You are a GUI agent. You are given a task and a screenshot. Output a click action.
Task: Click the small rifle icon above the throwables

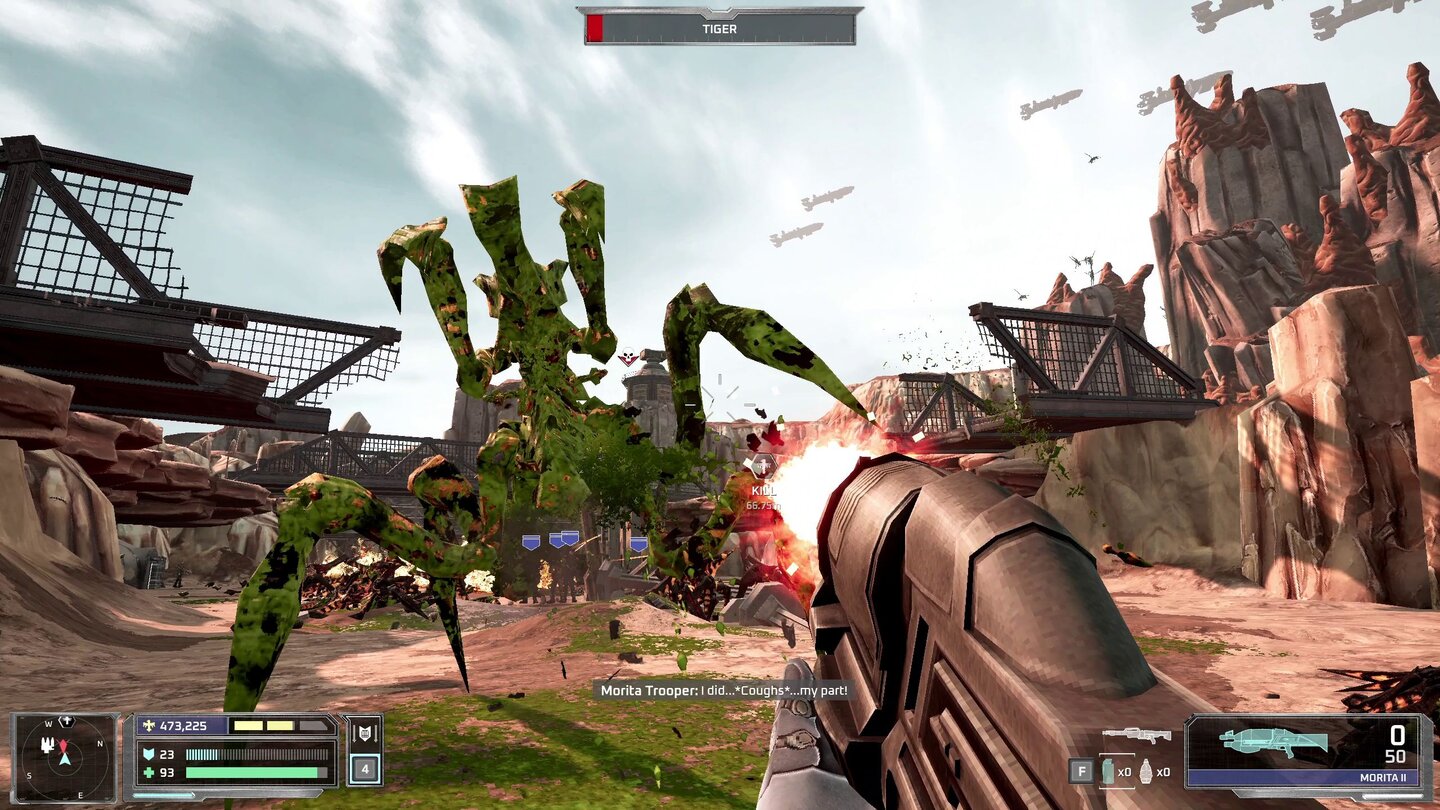(1136, 735)
